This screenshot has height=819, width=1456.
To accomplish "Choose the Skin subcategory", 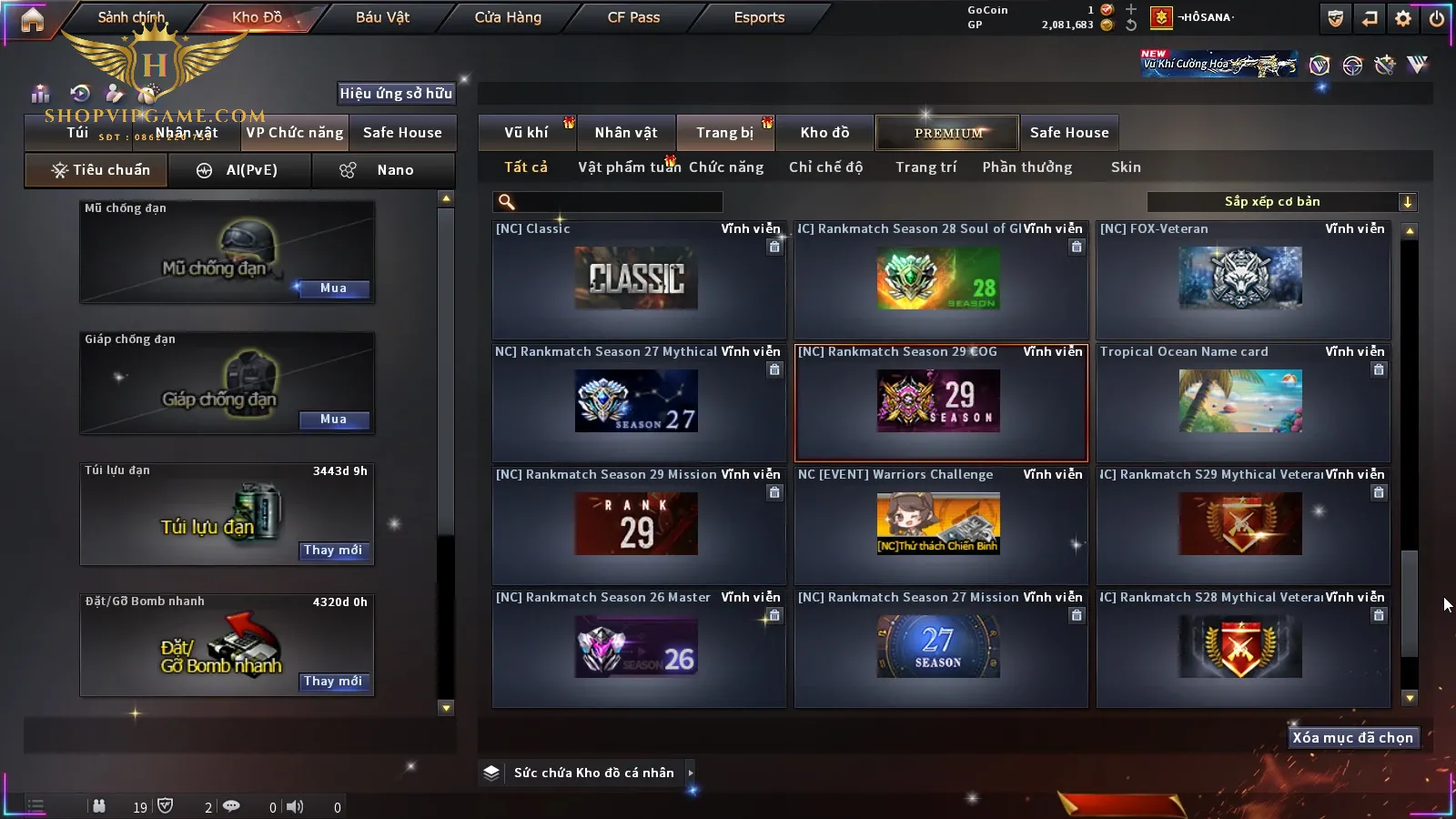I will [1126, 167].
